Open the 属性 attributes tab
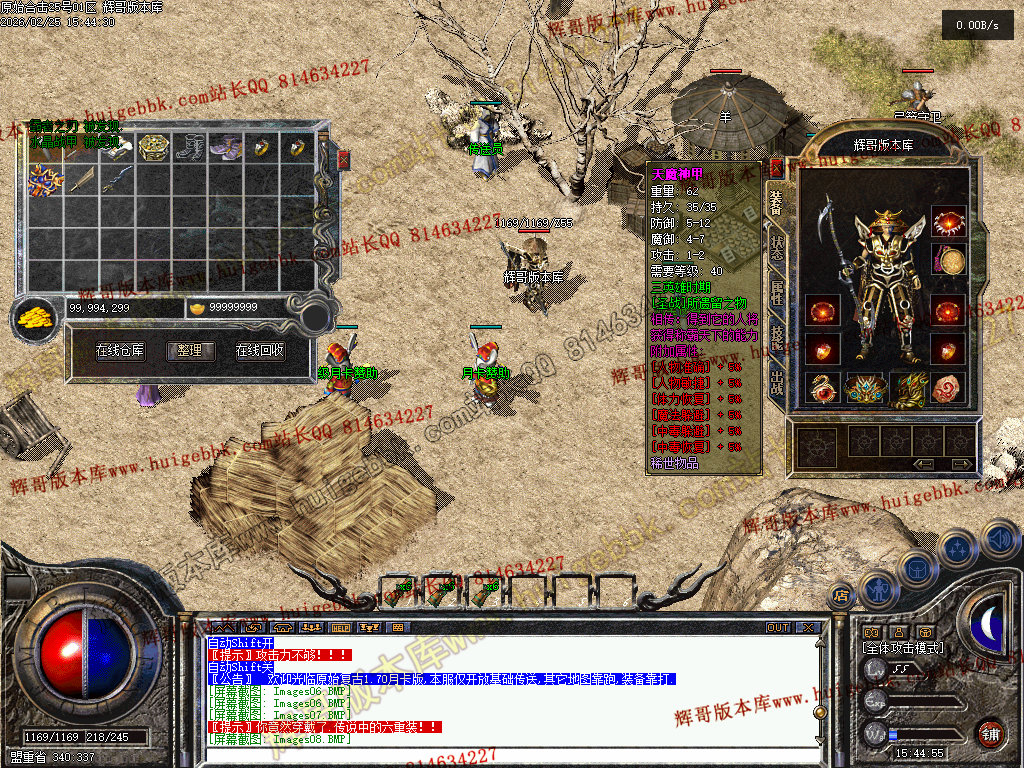 pyautogui.click(x=777, y=292)
